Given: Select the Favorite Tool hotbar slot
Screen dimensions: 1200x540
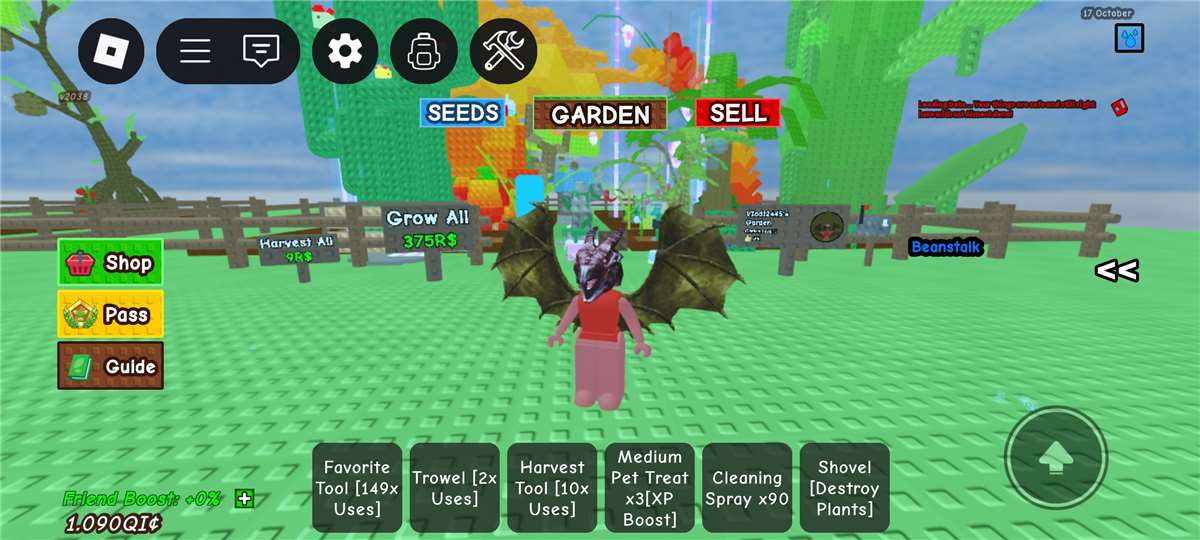Looking at the screenshot, I should (357, 488).
